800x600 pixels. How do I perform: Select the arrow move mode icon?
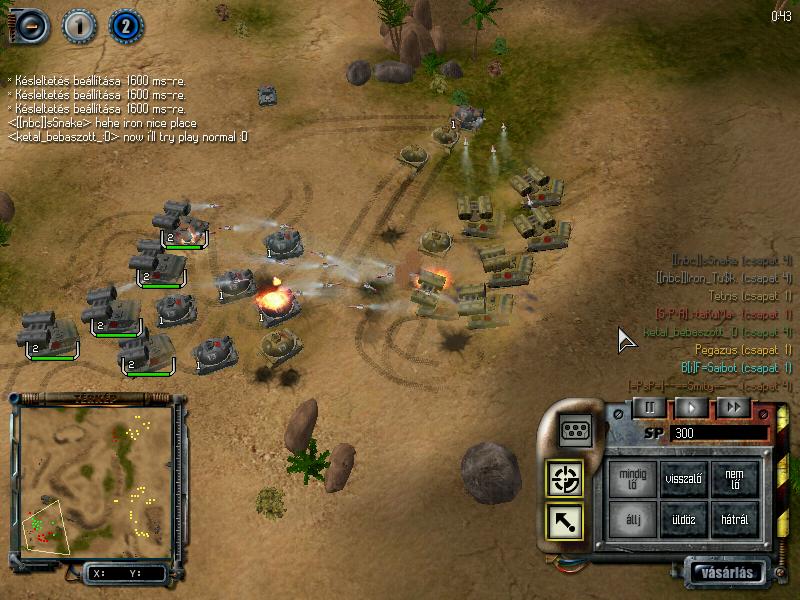[564, 522]
